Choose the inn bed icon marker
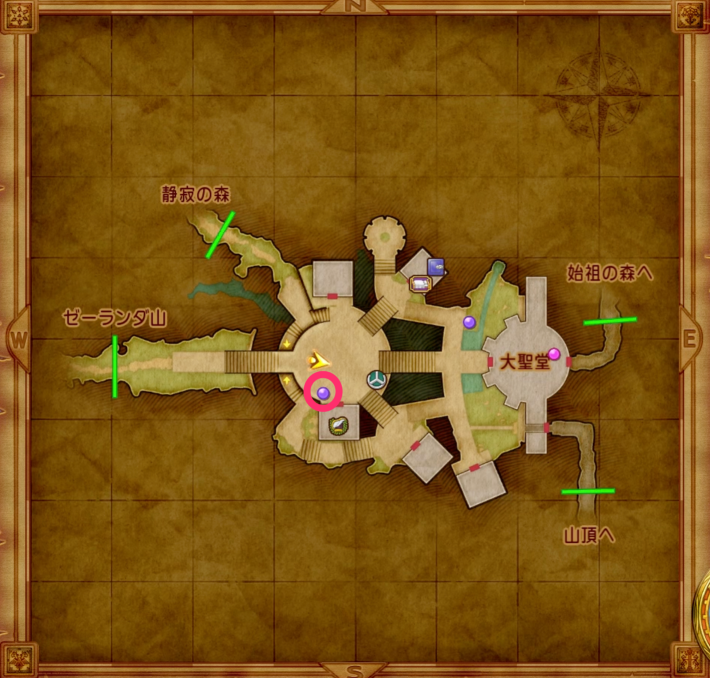Screen dimensions: 710x678 coord(420,284)
